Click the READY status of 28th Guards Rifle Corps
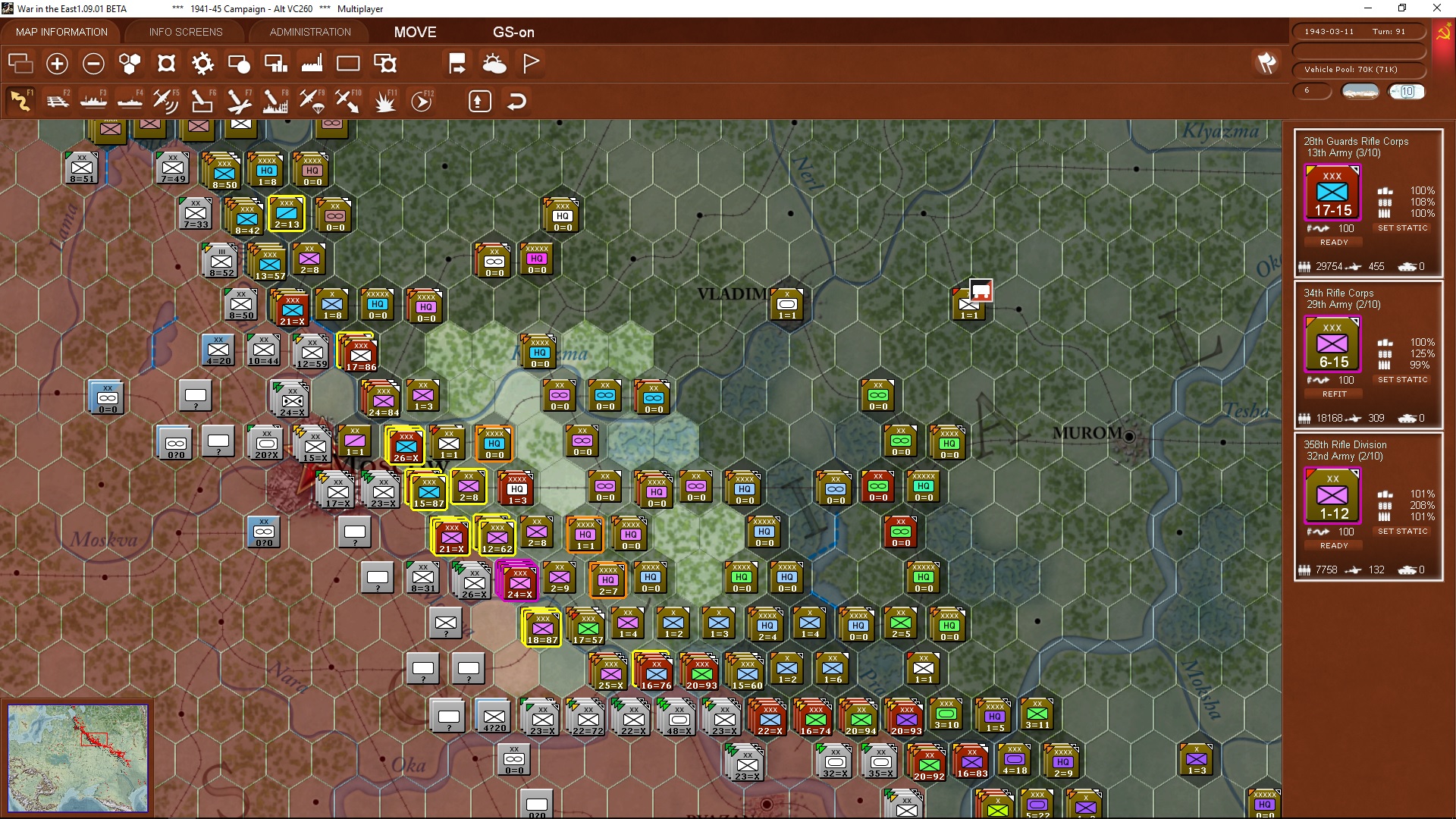The width and height of the screenshot is (1456, 819). [1333, 242]
